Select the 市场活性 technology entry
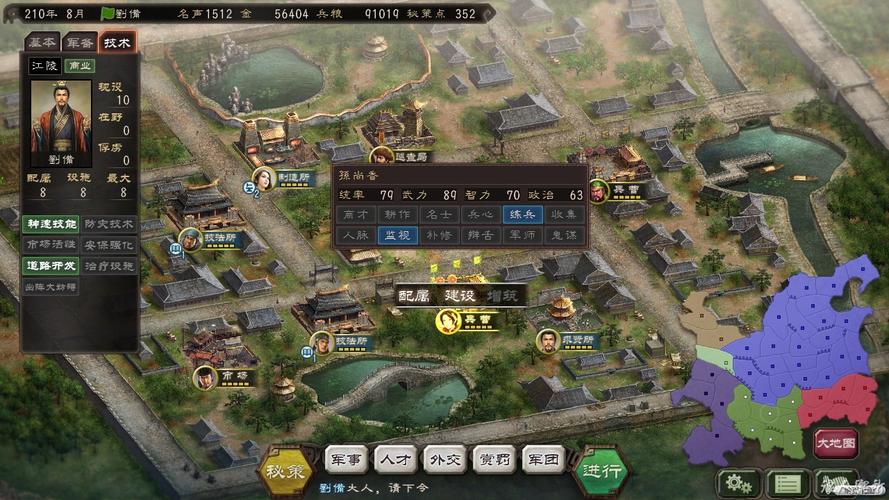 50,244
